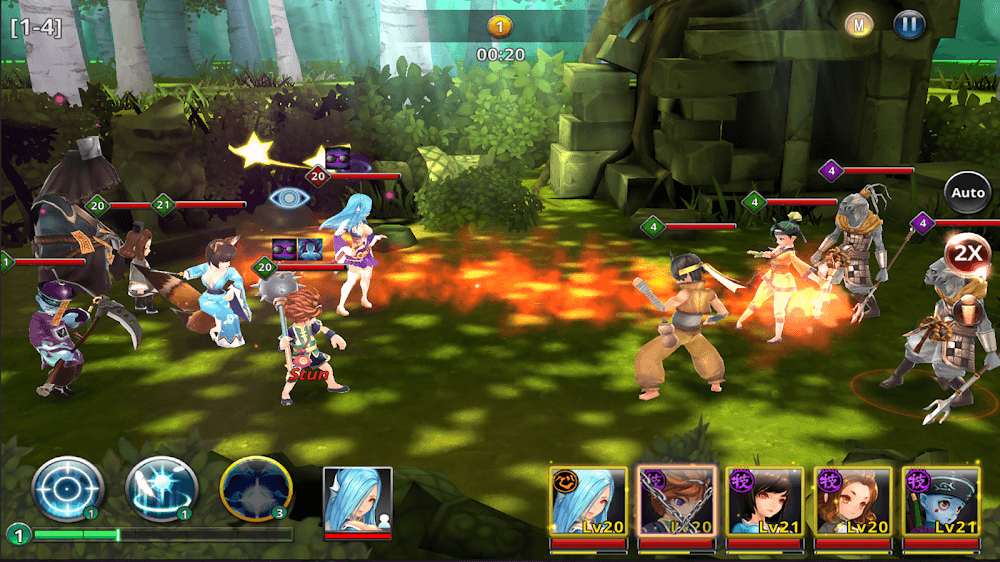Use the feather slash skill
Image resolution: width=1000 pixels, height=562 pixels.
point(161,489)
